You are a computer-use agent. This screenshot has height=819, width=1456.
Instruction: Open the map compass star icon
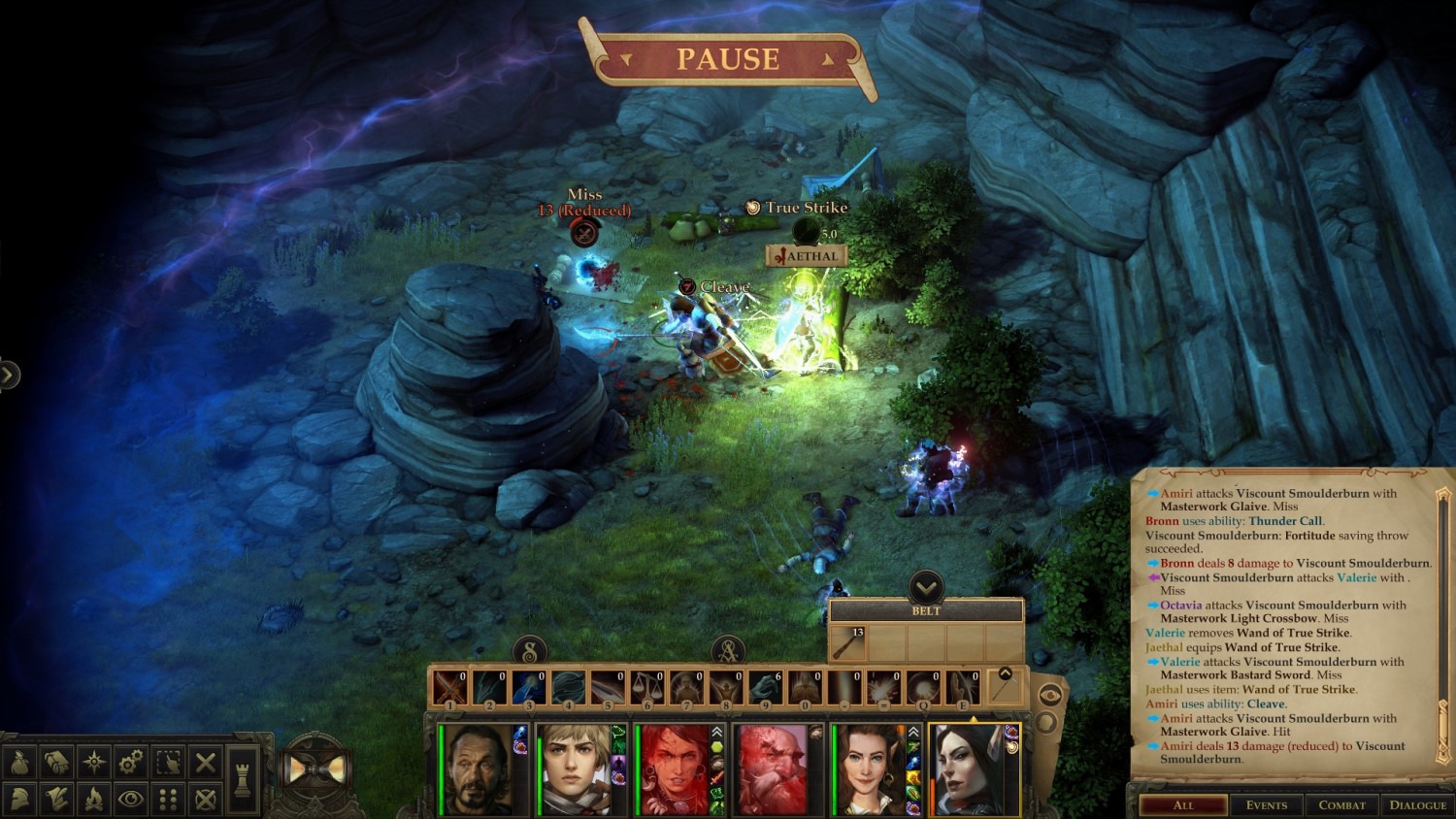[94, 762]
